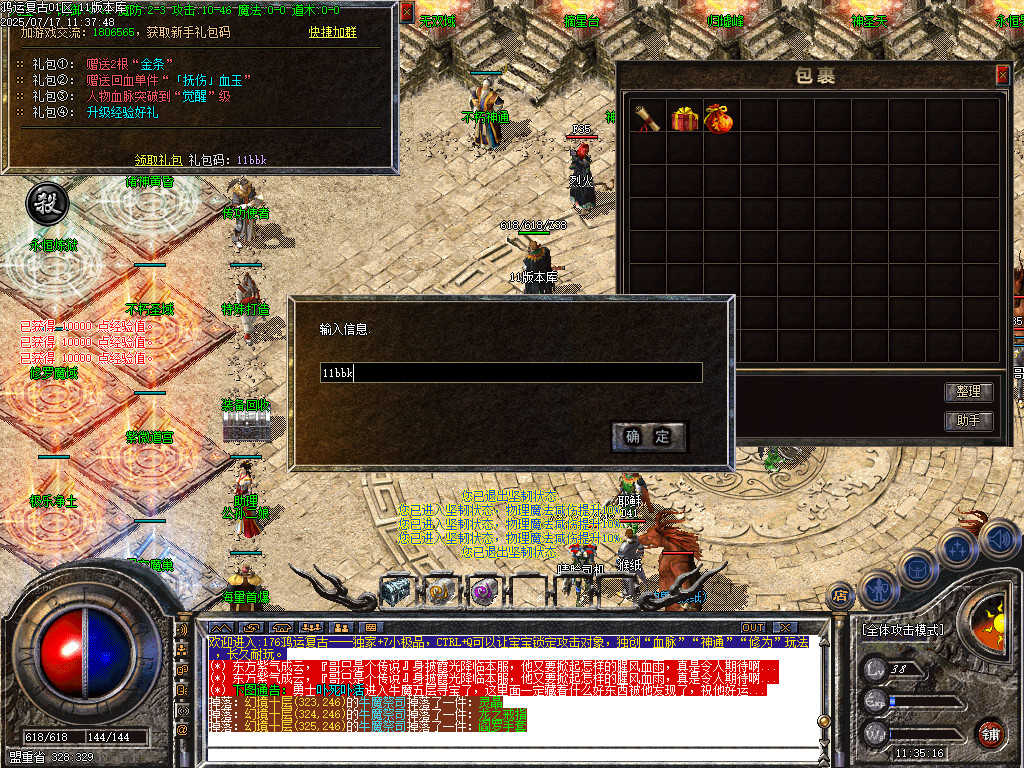Sort the bag with the 整理 button
Screen dimensions: 1024x768
968,392
